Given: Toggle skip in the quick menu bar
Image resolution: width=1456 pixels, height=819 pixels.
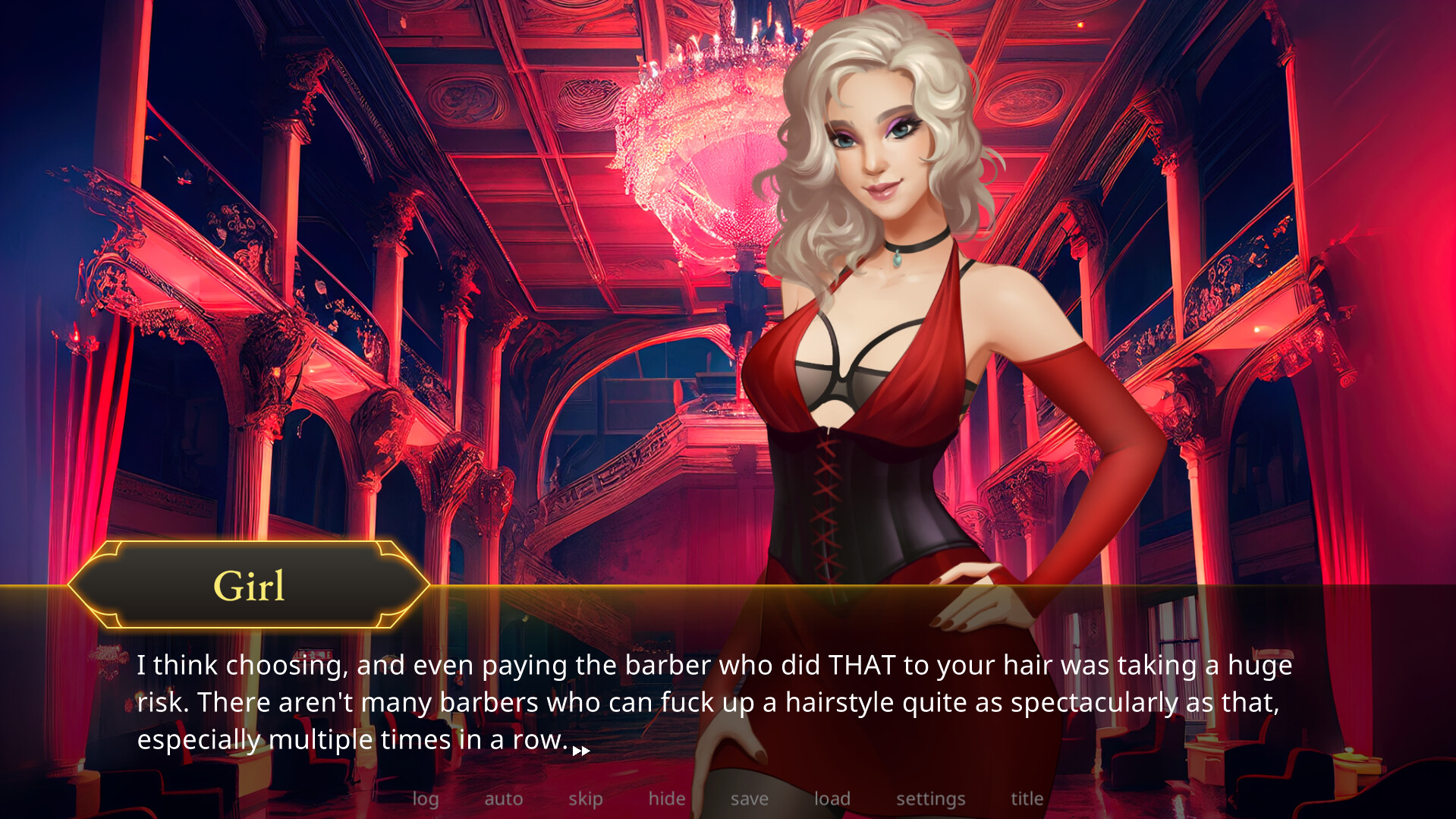Looking at the screenshot, I should click(585, 799).
